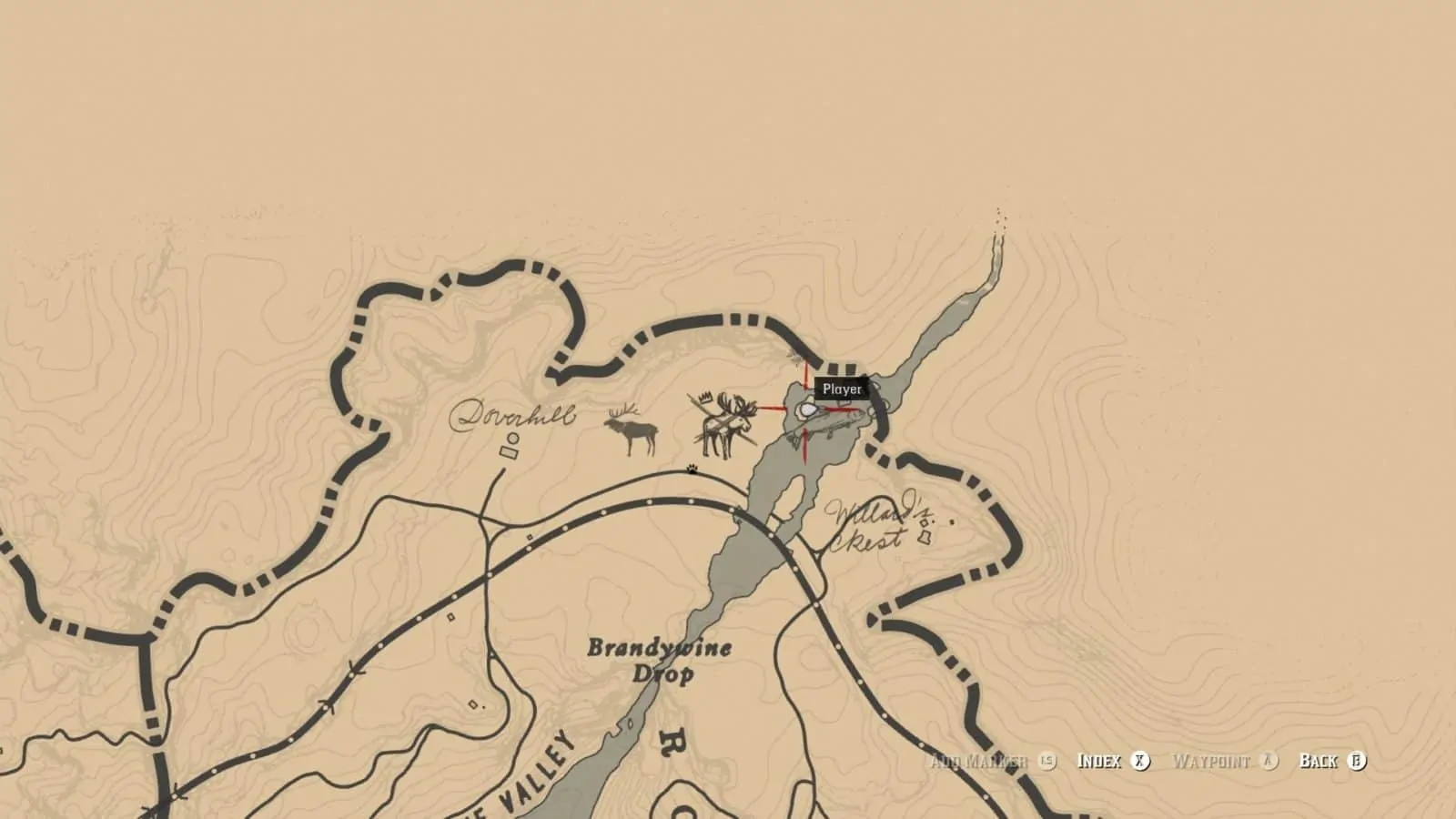Click the X controller button icon beside Index
The width and height of the screenshot is (1456, 819).
coord(1140,763)
